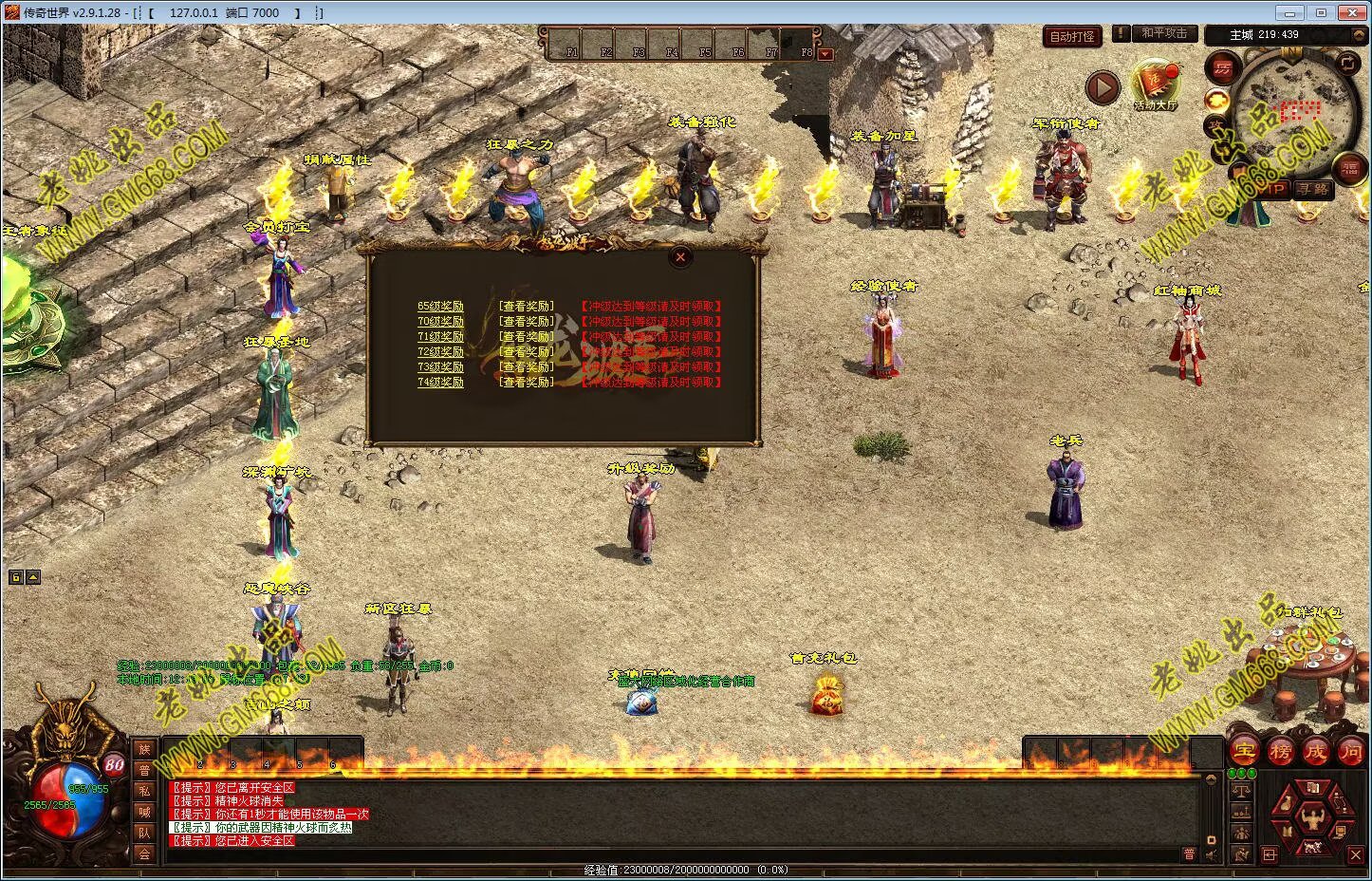Open the 活动大厅 events hall icon
This screenshot has width=1372, height=881.
pyautogui.click(x=1155, y=84)
